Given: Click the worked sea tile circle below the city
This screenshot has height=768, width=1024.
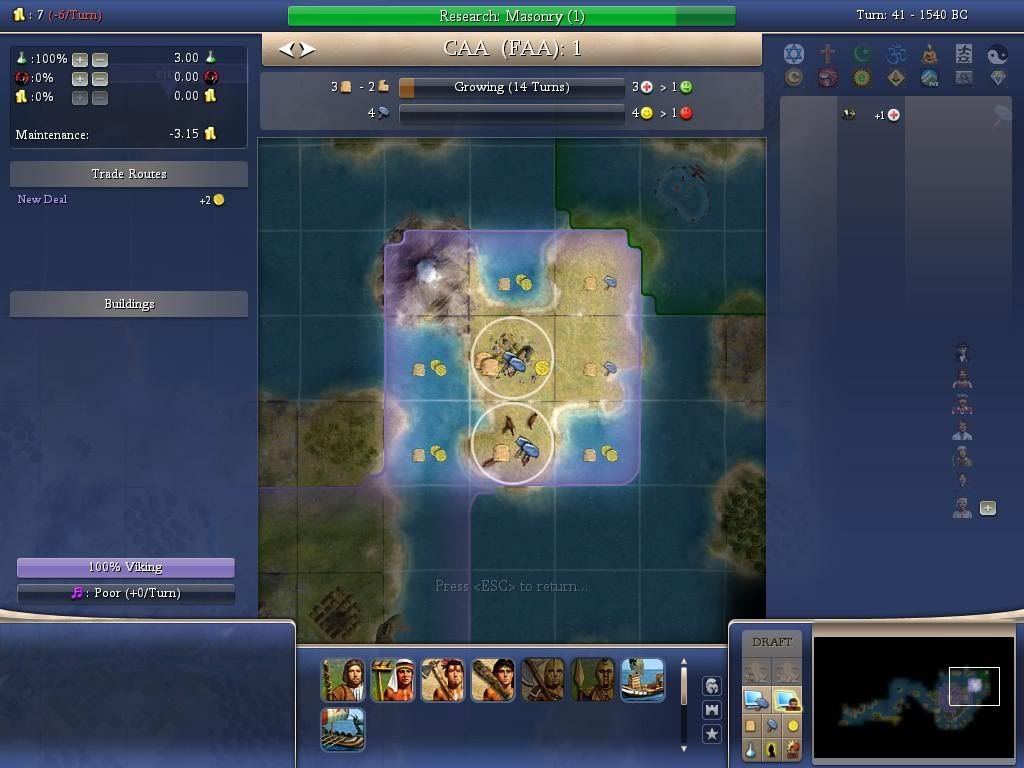Looking at the screenshot, I should click(x=511, y=443).
